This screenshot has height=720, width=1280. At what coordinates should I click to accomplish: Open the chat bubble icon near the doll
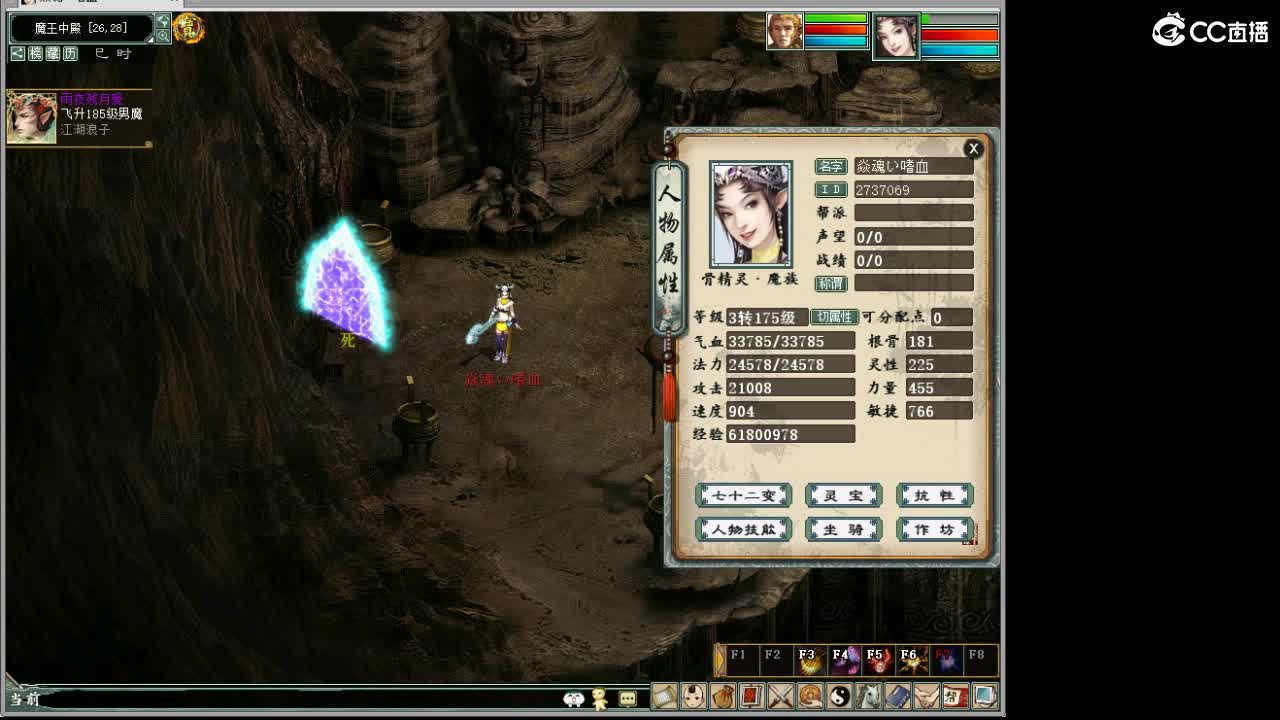click(x=628, y=698)
